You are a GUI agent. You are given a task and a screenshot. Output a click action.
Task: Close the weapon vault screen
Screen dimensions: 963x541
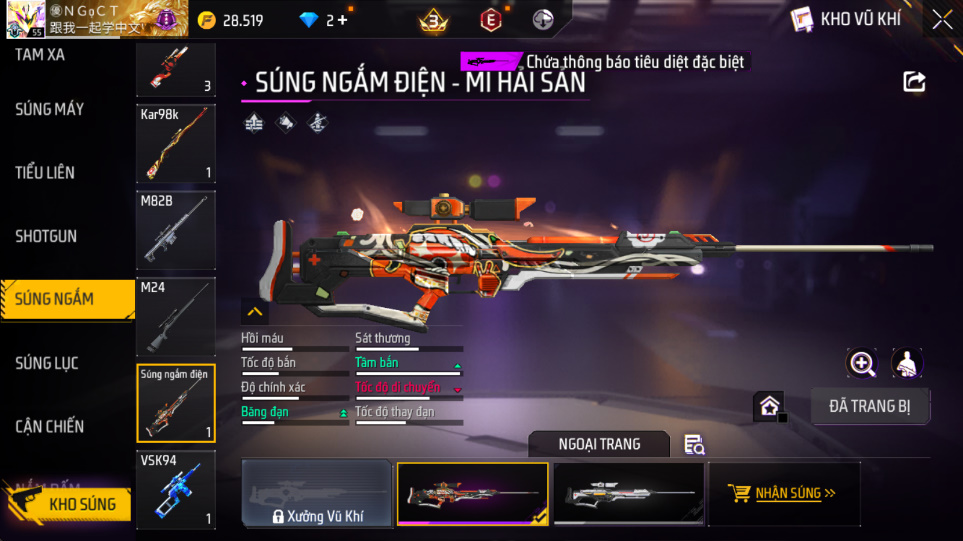[x=941, y=19]
